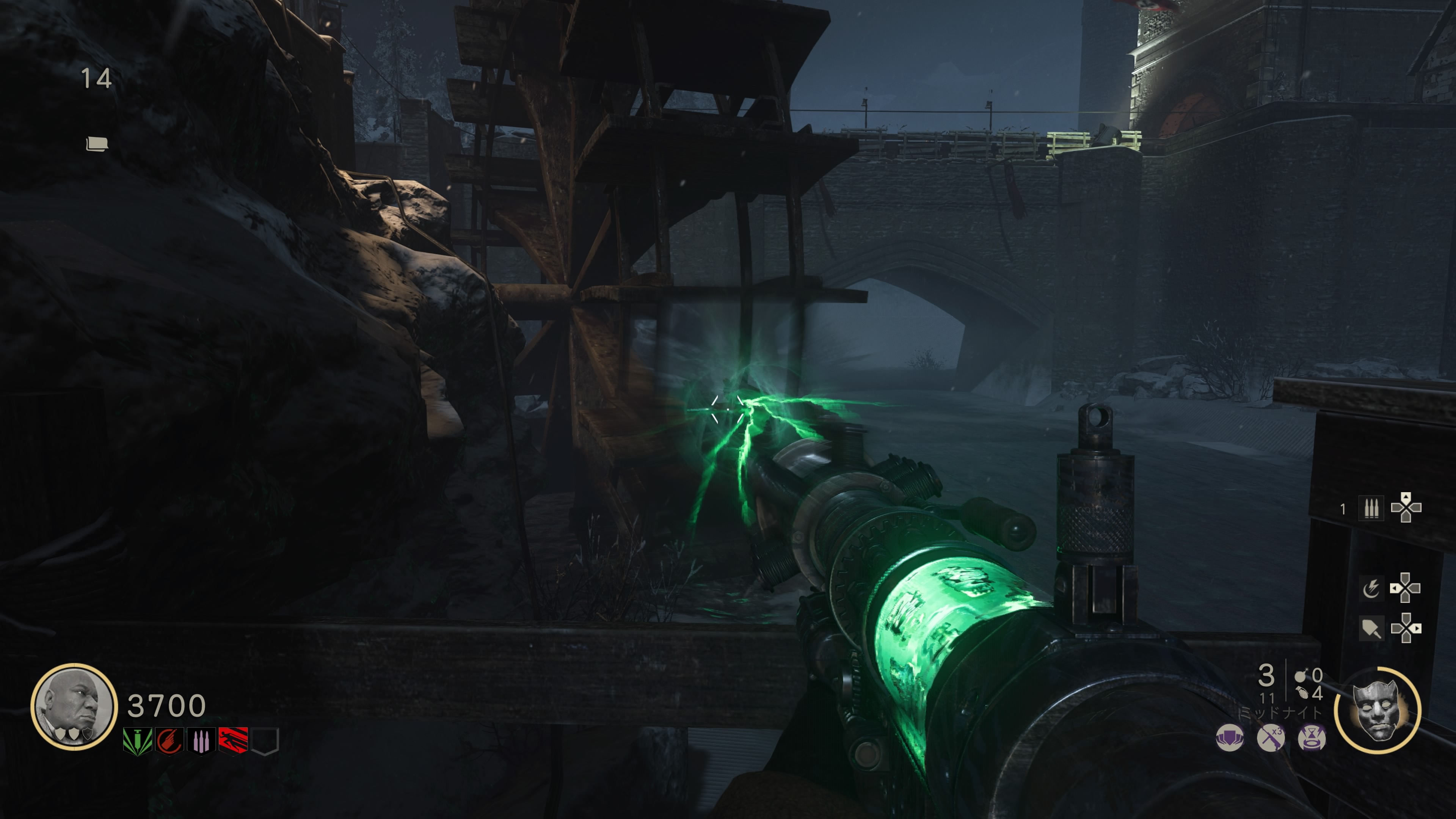Activate the lightning bolt equipment icon
The width and height of the screenshot is (1456, 819).
[1371, 588]
